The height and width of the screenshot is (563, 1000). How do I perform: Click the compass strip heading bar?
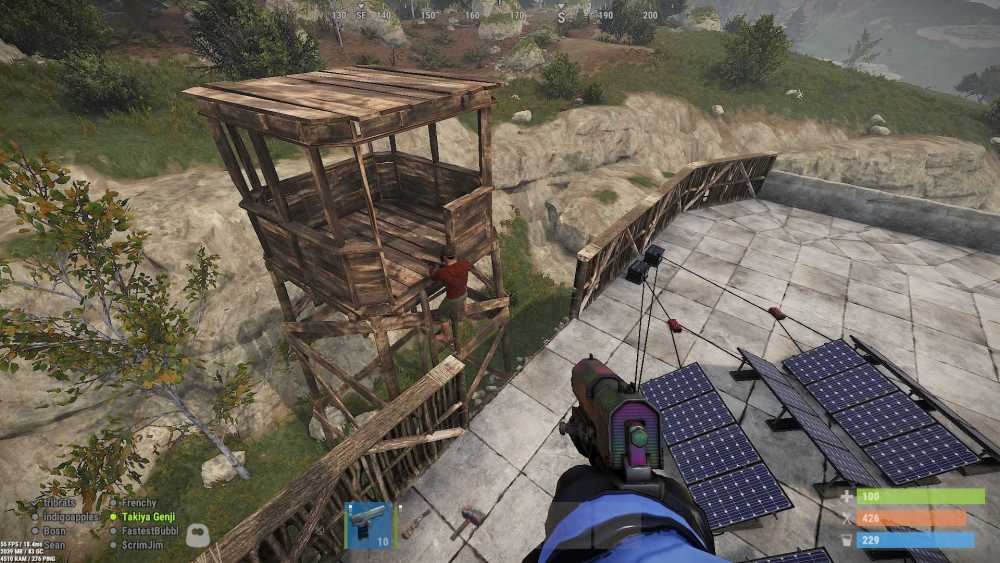(x=500, y=15)
